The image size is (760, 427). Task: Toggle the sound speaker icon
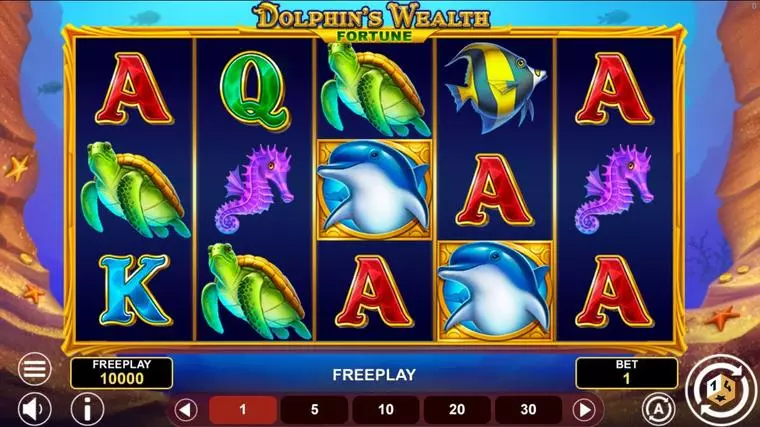[35, 408]
